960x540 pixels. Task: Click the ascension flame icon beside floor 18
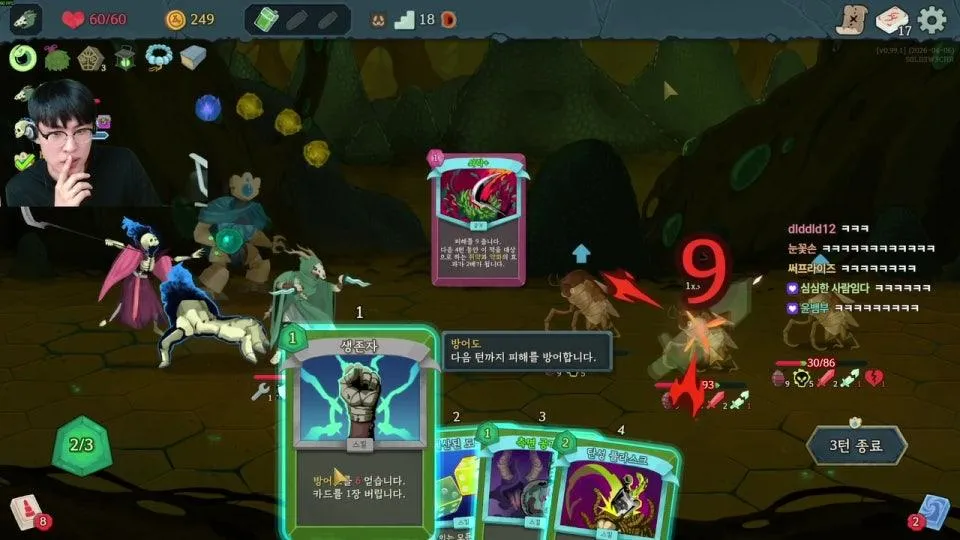point(449,19)
